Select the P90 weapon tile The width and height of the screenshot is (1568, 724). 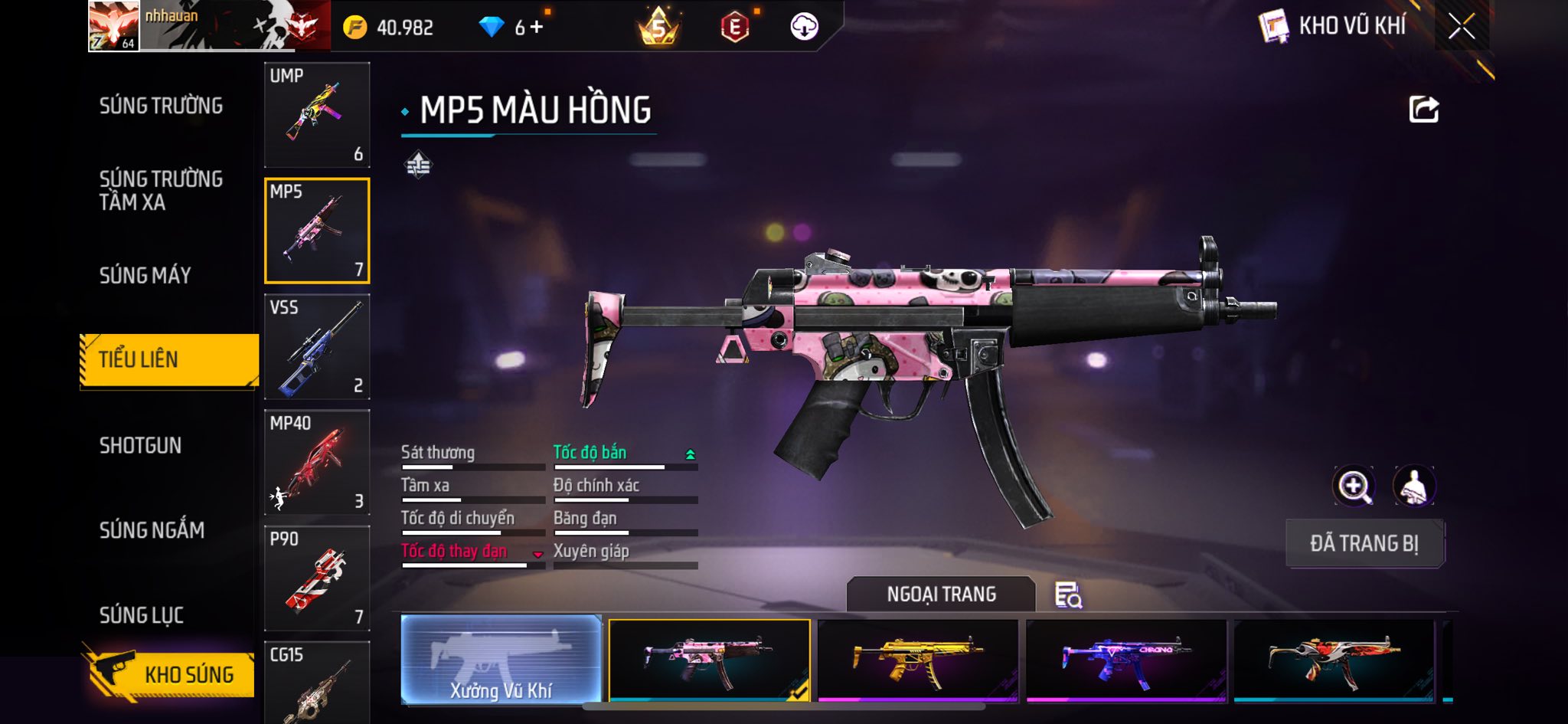coord(317,578)
